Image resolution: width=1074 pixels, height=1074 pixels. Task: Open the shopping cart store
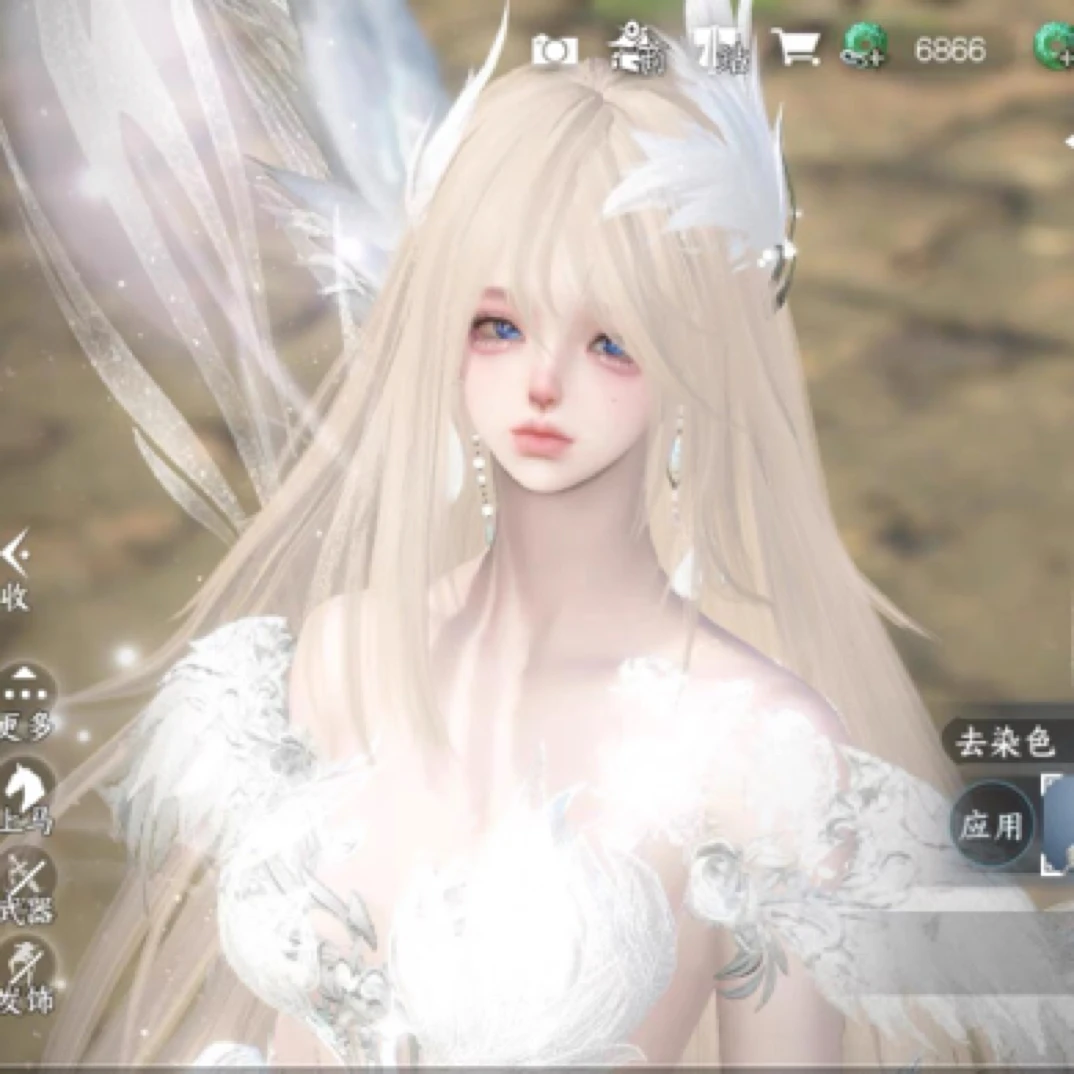[x=799, y=48]
